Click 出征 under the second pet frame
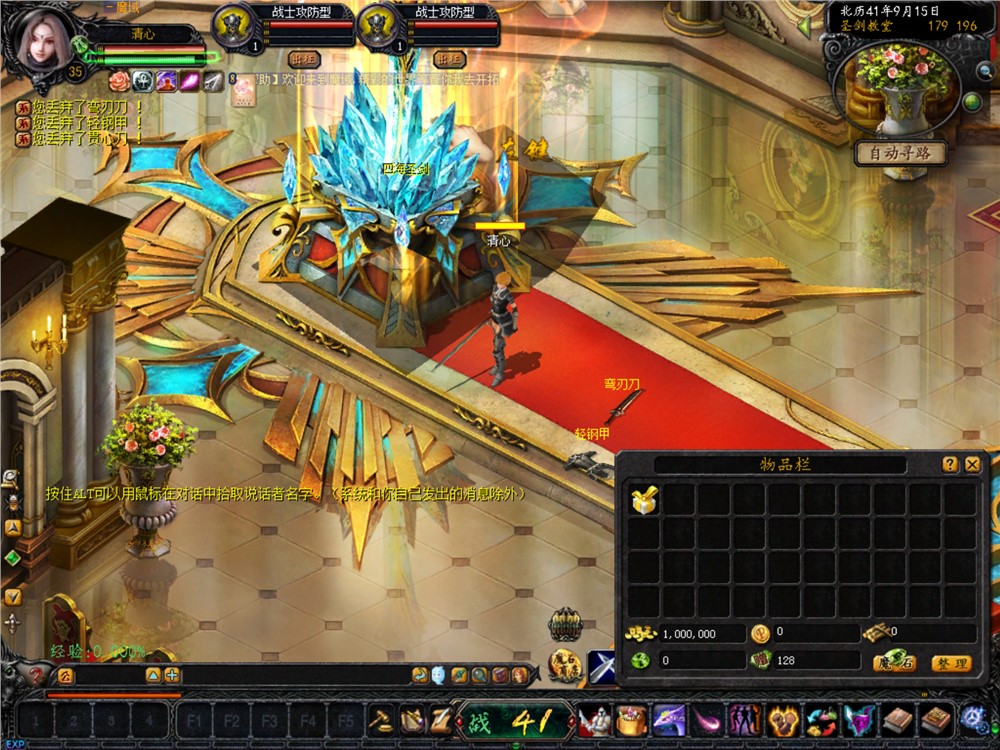Image resolution: width=1000 pixels, height=750 pixels. pyautogui.click(x=450, y=59)
